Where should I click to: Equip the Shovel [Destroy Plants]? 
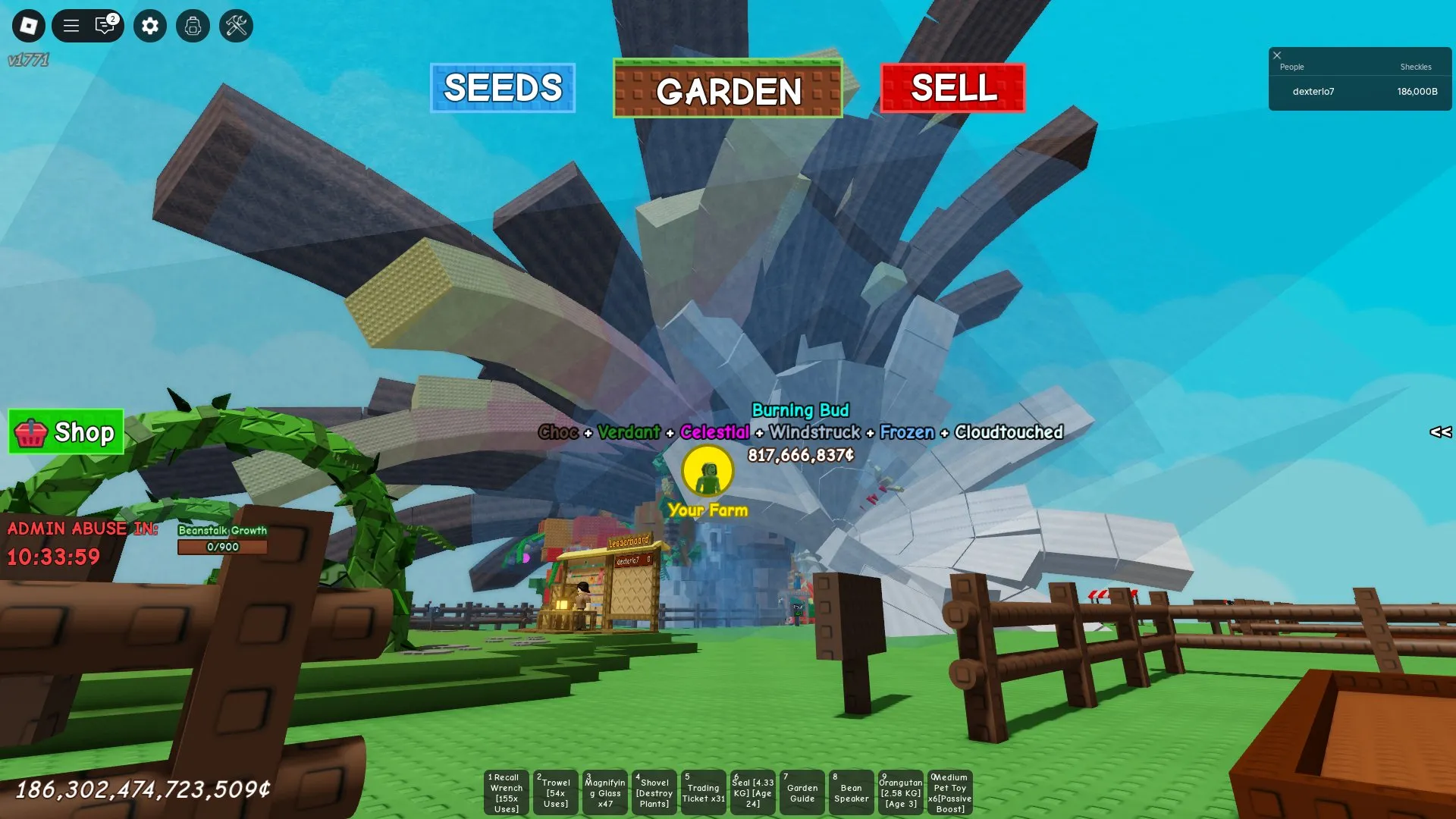pos(654,792)
